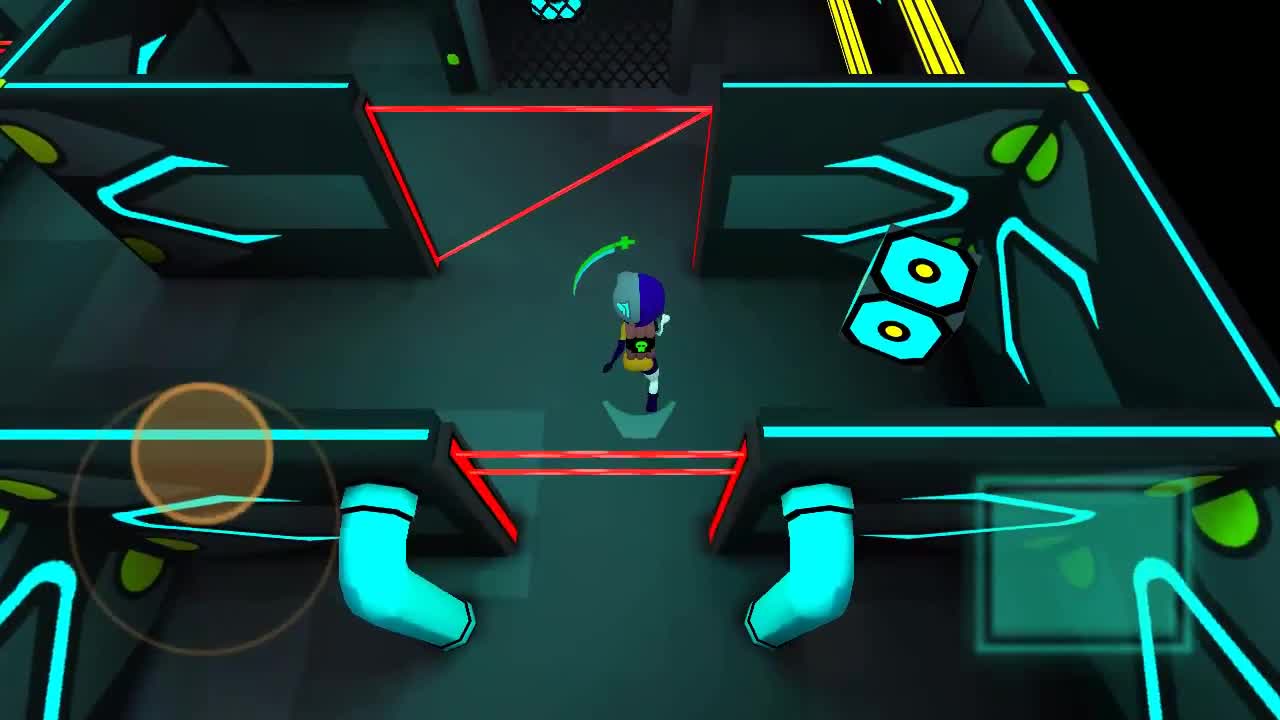1280x720 pixels.
Task: Click the horizontal red laser tripwire at bottom
Action: tap(600, 460)
